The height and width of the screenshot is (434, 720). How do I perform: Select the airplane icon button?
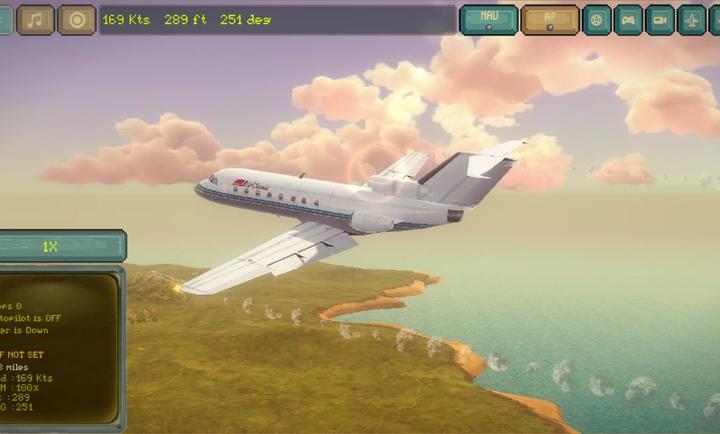(x=692, y=19)
